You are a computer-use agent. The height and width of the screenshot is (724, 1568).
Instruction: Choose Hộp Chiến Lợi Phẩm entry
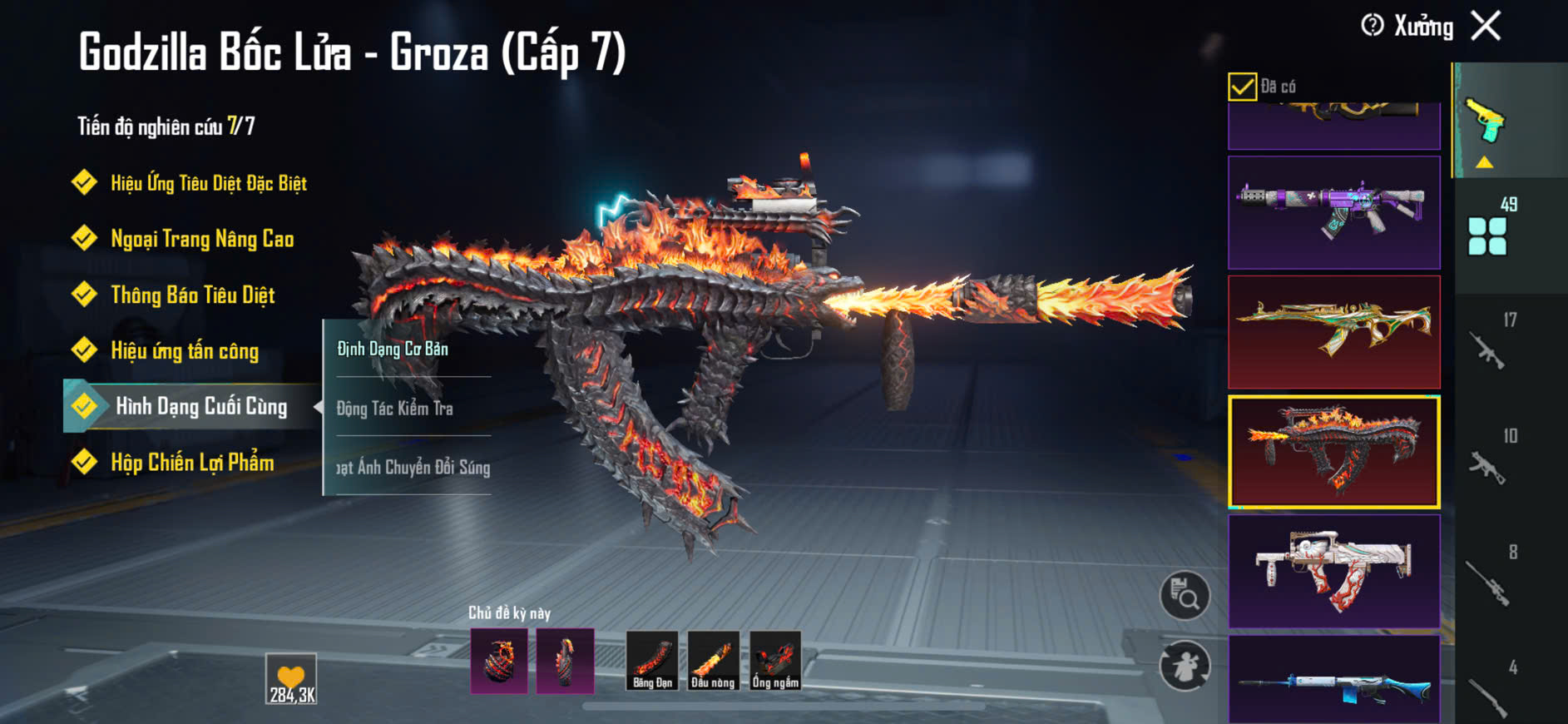click(192, 463)
